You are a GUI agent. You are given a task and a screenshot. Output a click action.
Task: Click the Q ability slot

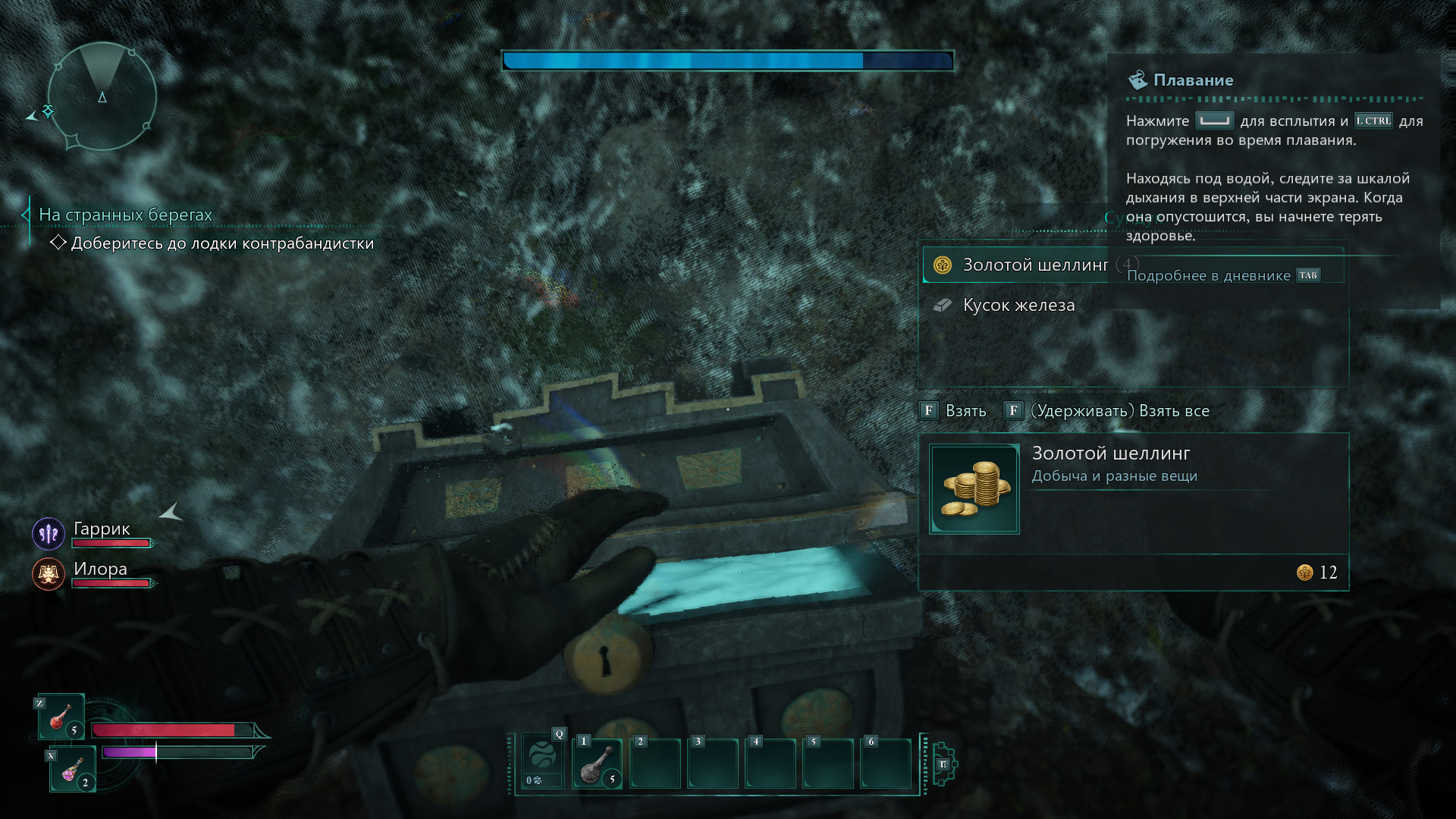tap(542, 761)
